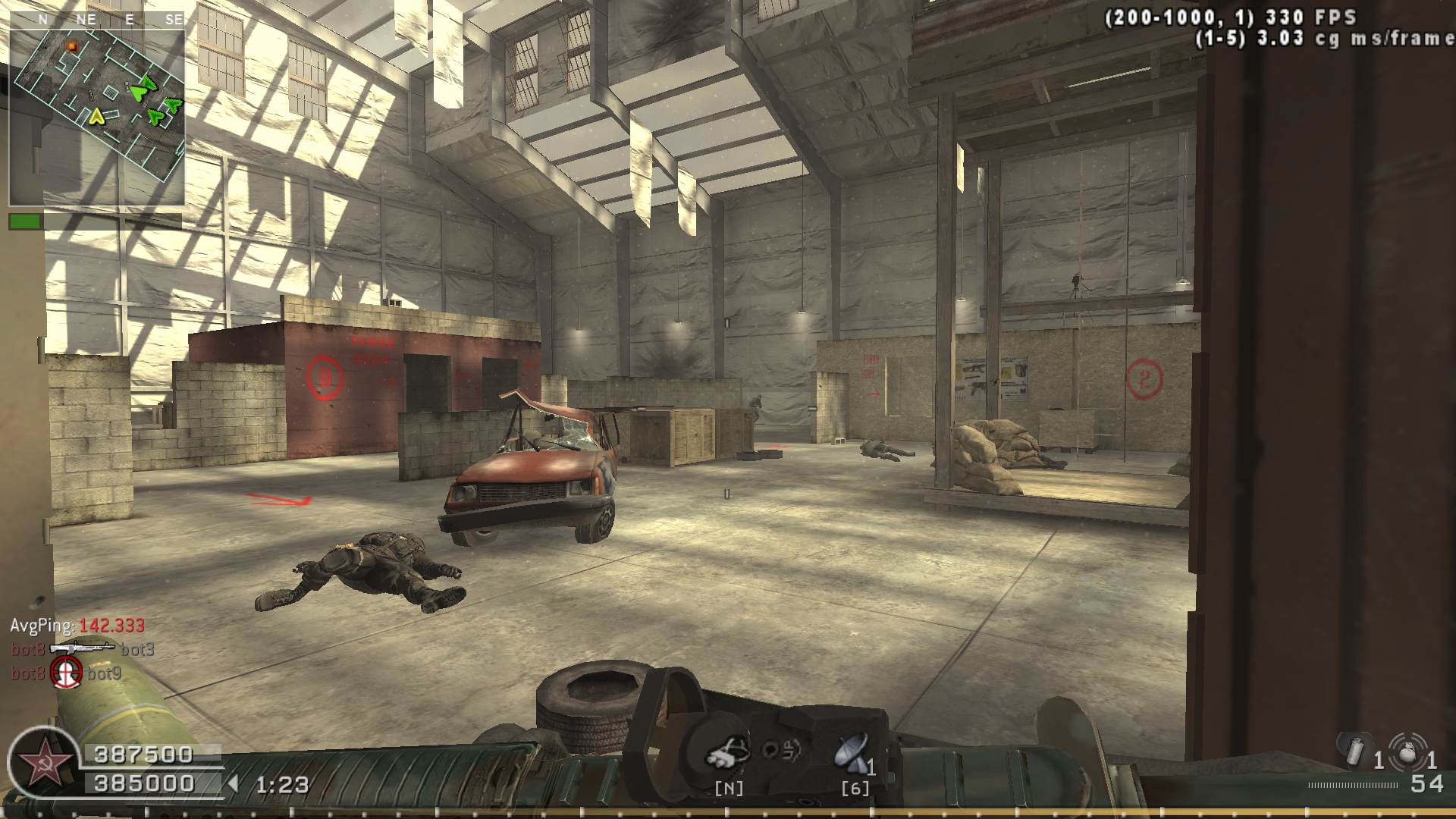Viewport: 1456px width, 819px height.
Task: Click the rifle icon in the killfeed
Action: 81,648
